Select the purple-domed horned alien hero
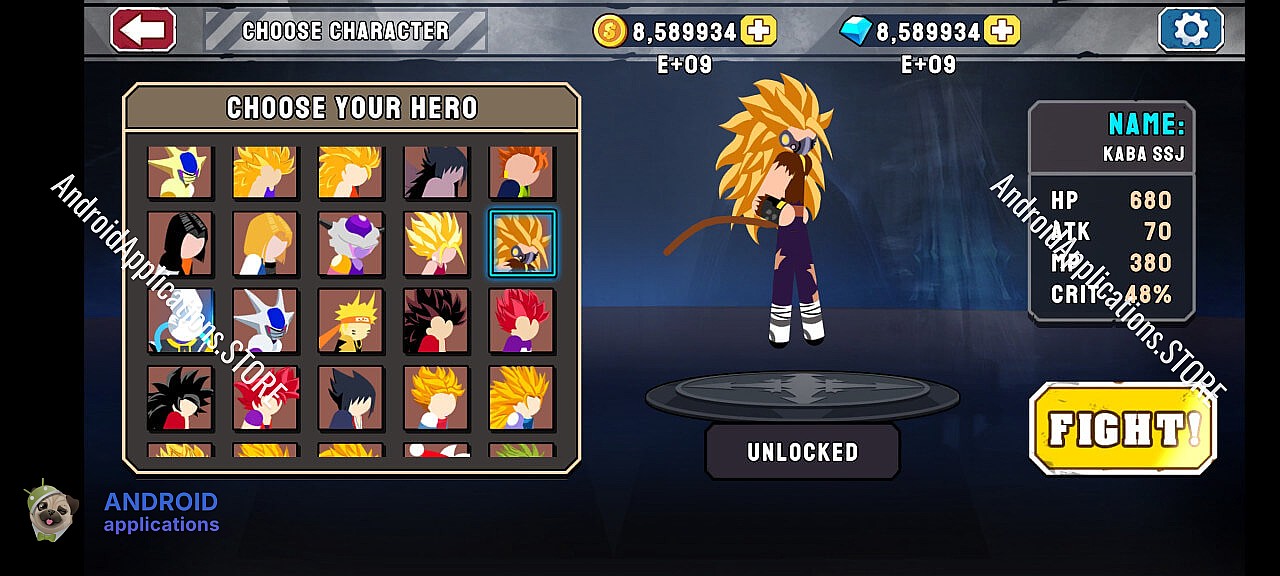The height and width of the screenshot is (576, 1280). click(351, 243)
